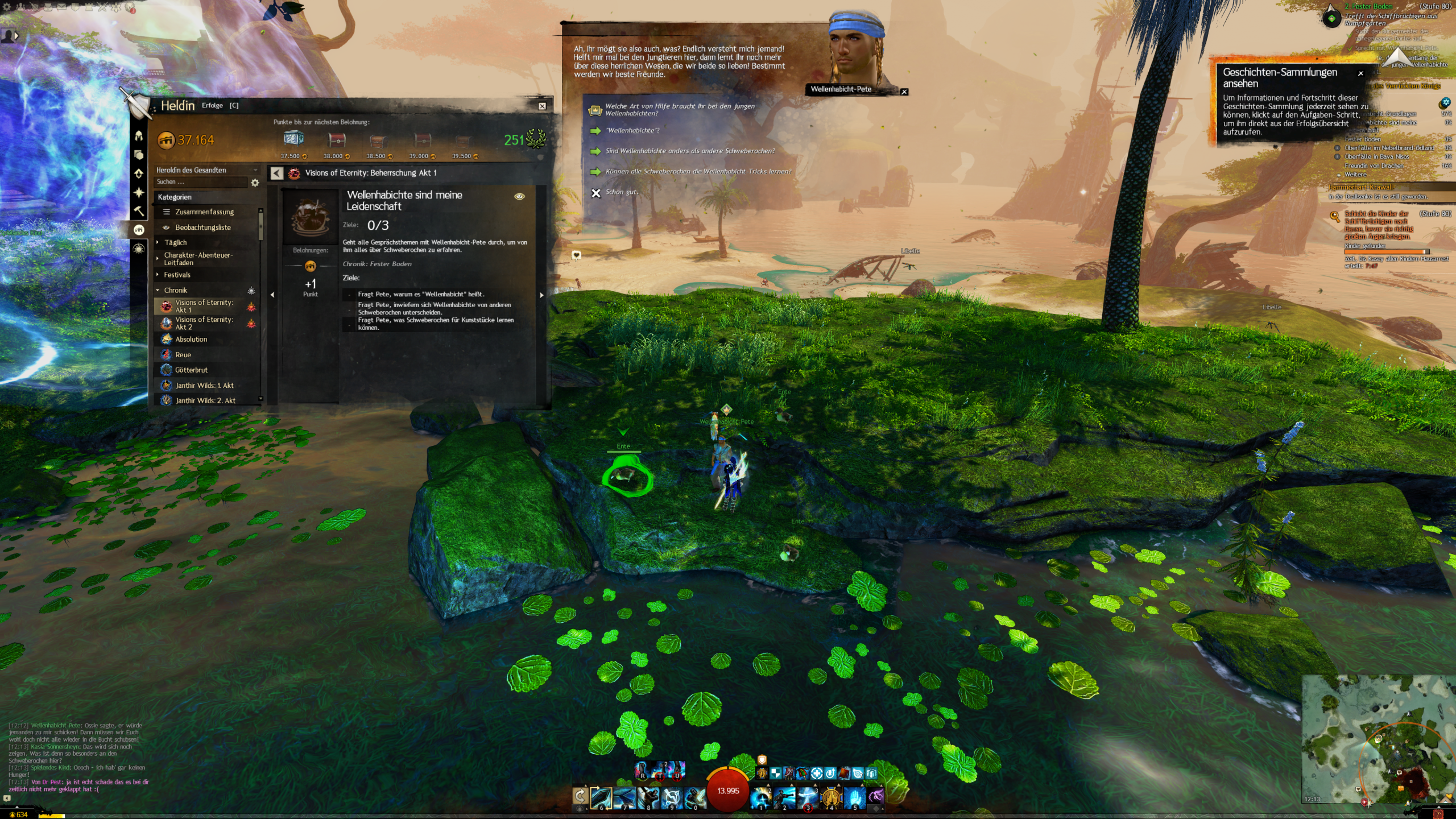Close the Heldin achievements window
Image resolution: width=1456 pixels, height=819 pixels.
click(542, 106)
